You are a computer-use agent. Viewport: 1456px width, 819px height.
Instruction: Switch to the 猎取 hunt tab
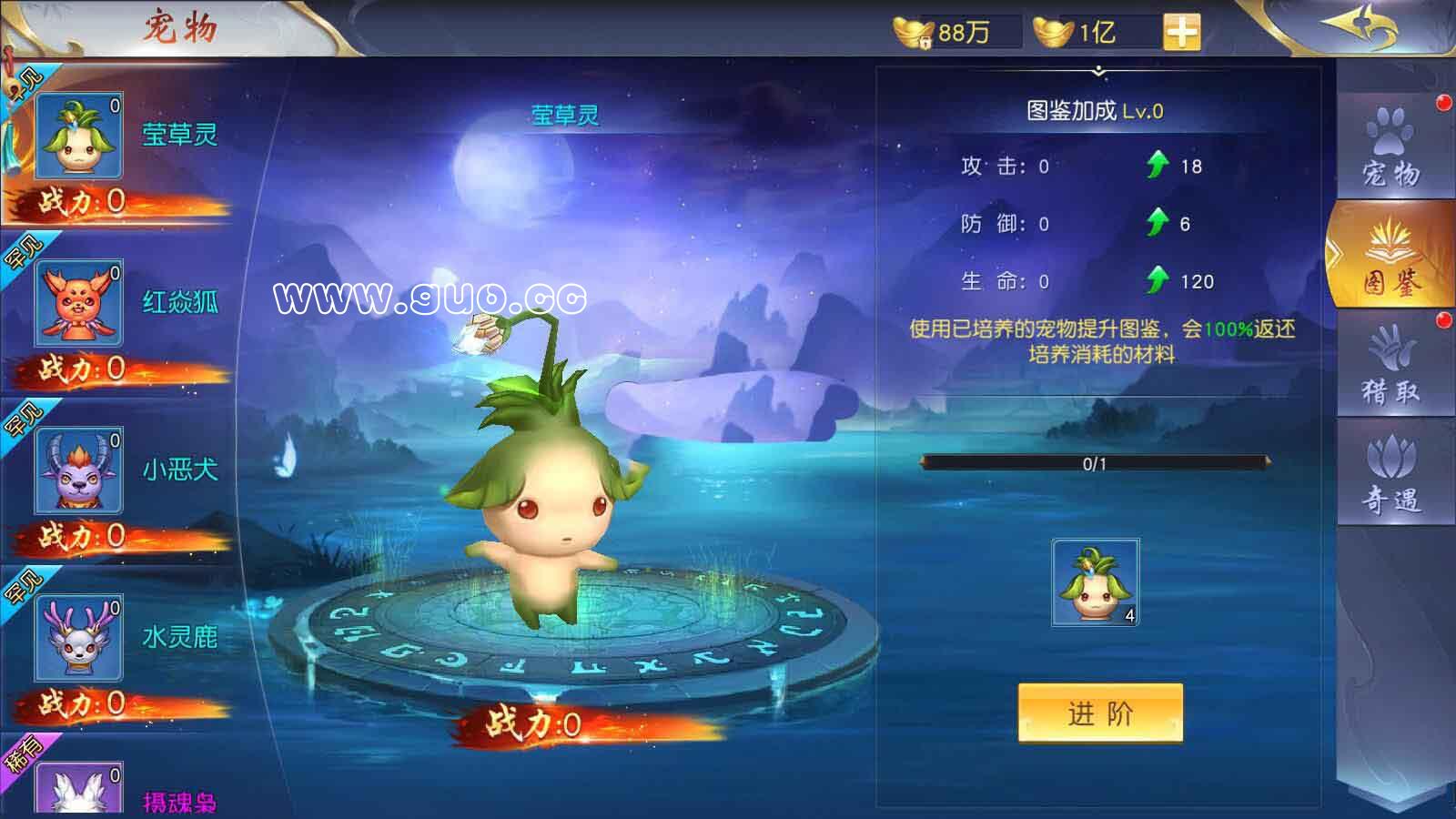1390,366
